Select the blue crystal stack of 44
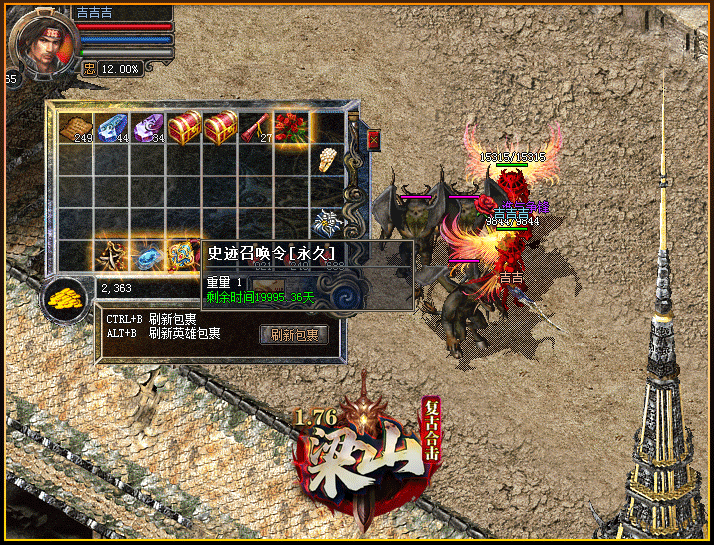 112,128
